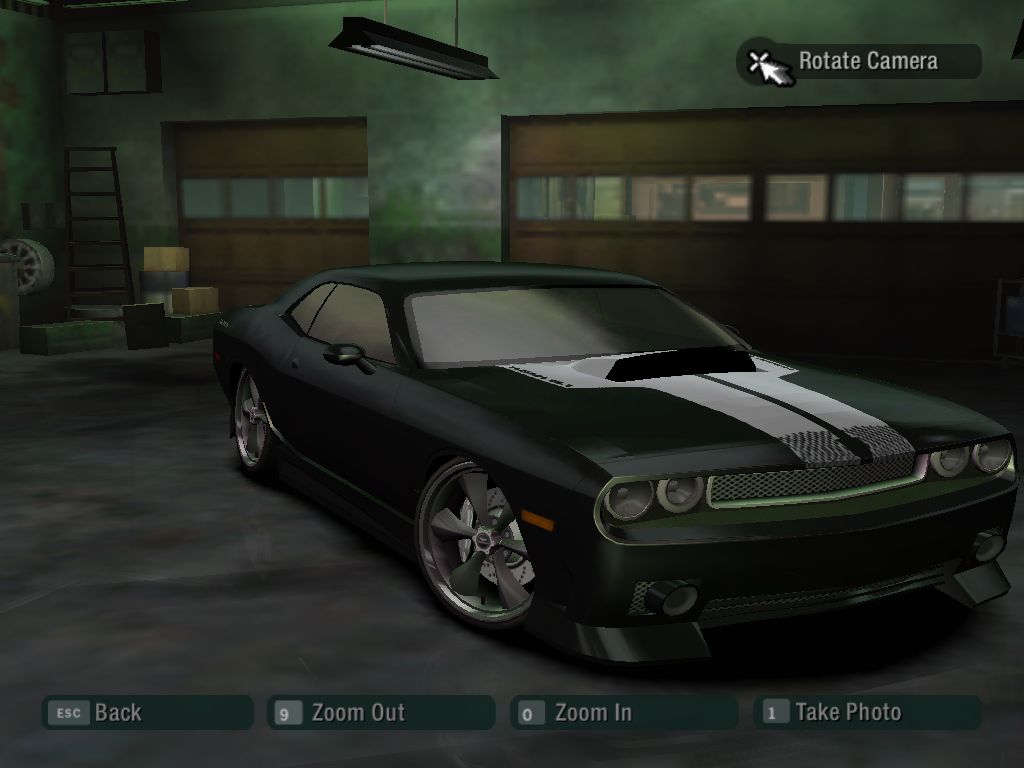The width and height of the screenshot is (1024, 768).
Task: Click the Back button
Action: click(x=146, y=713)
